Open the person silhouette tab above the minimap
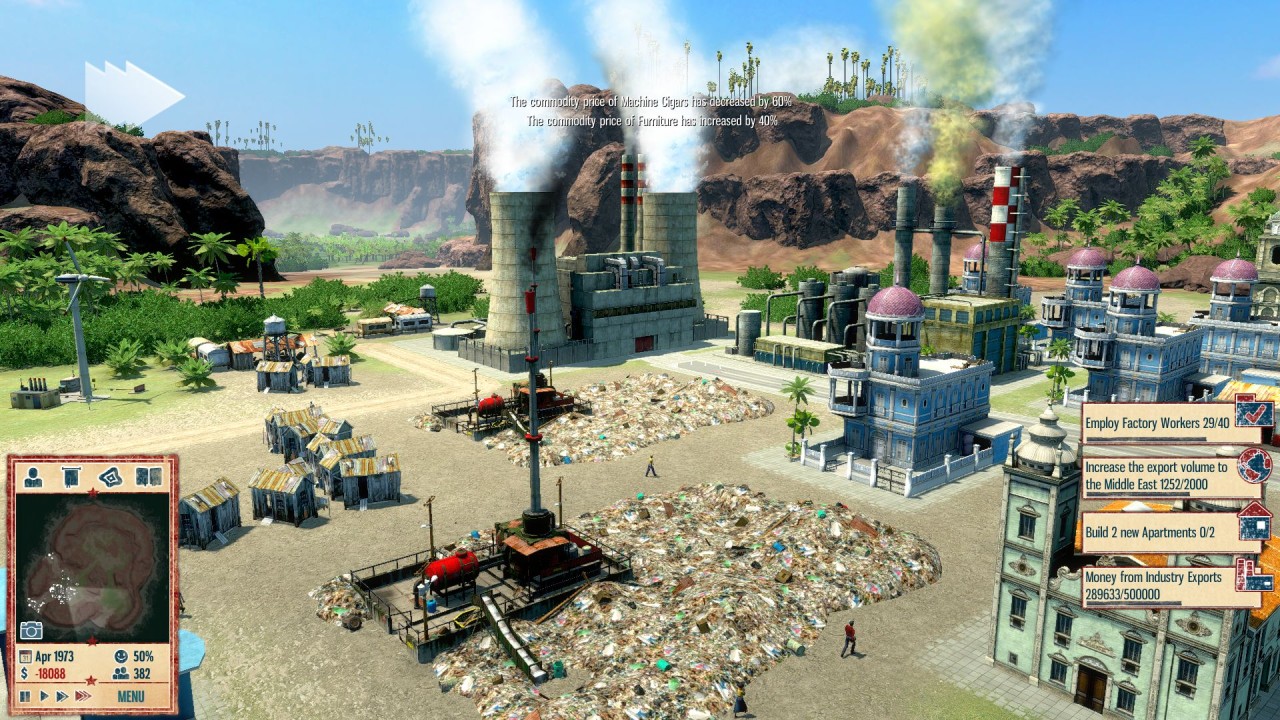 [x=33, y=477]
